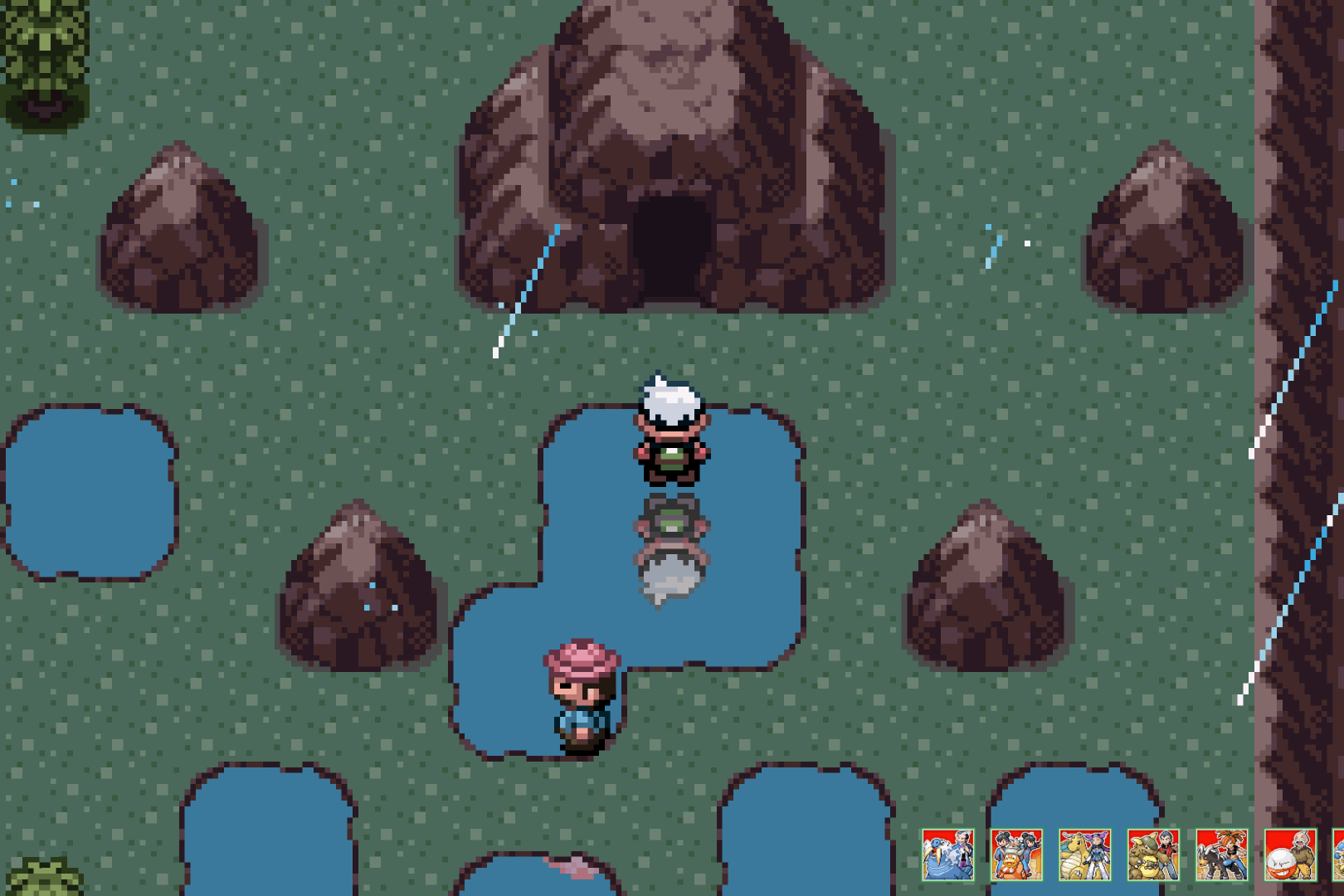This screenshot has height=896, width=1344.
Task: Select the Kangaskhan trainer portrait
Action: (x=1153, y=855)
